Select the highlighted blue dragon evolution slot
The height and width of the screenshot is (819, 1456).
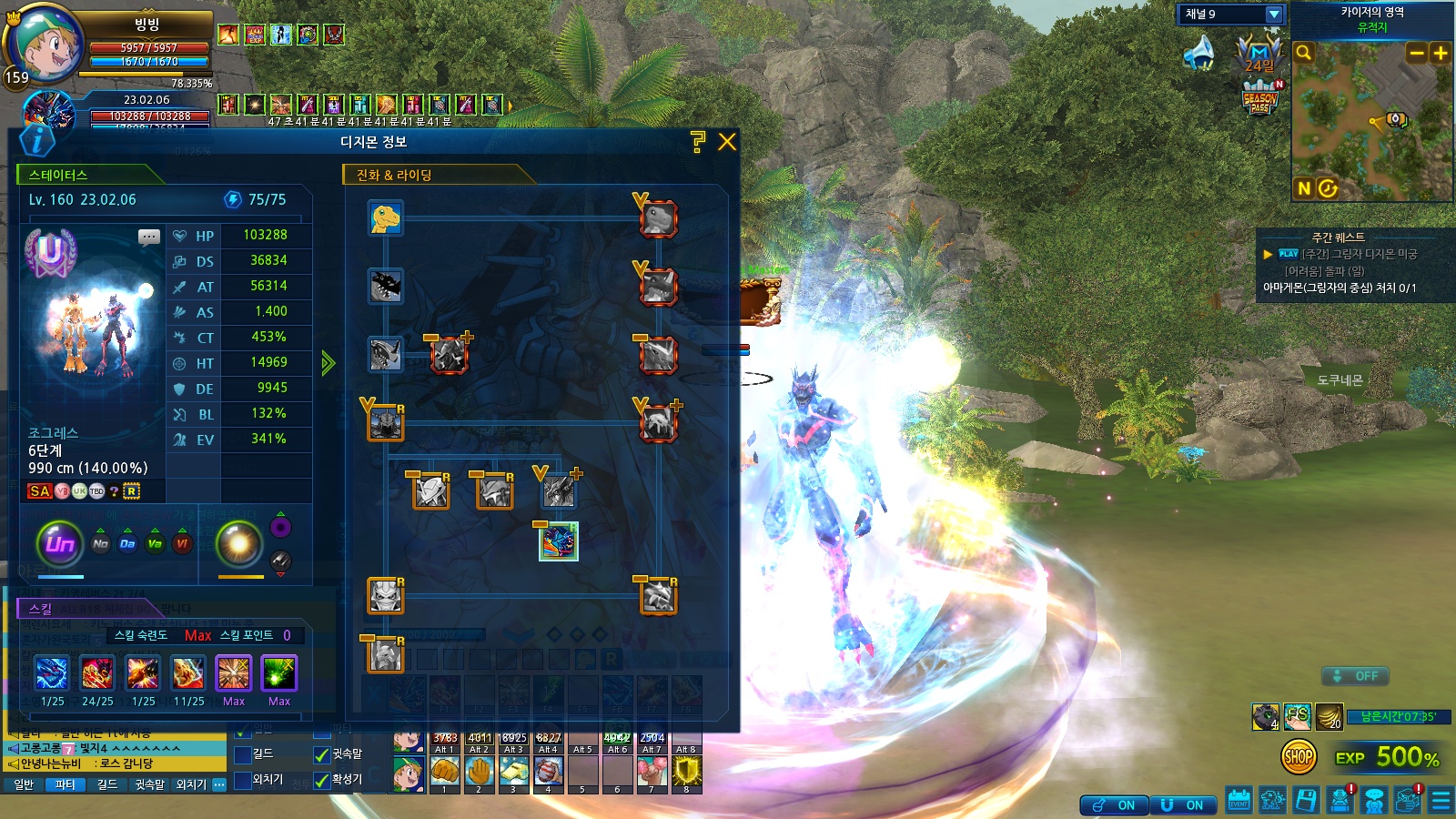coord(559,541)
